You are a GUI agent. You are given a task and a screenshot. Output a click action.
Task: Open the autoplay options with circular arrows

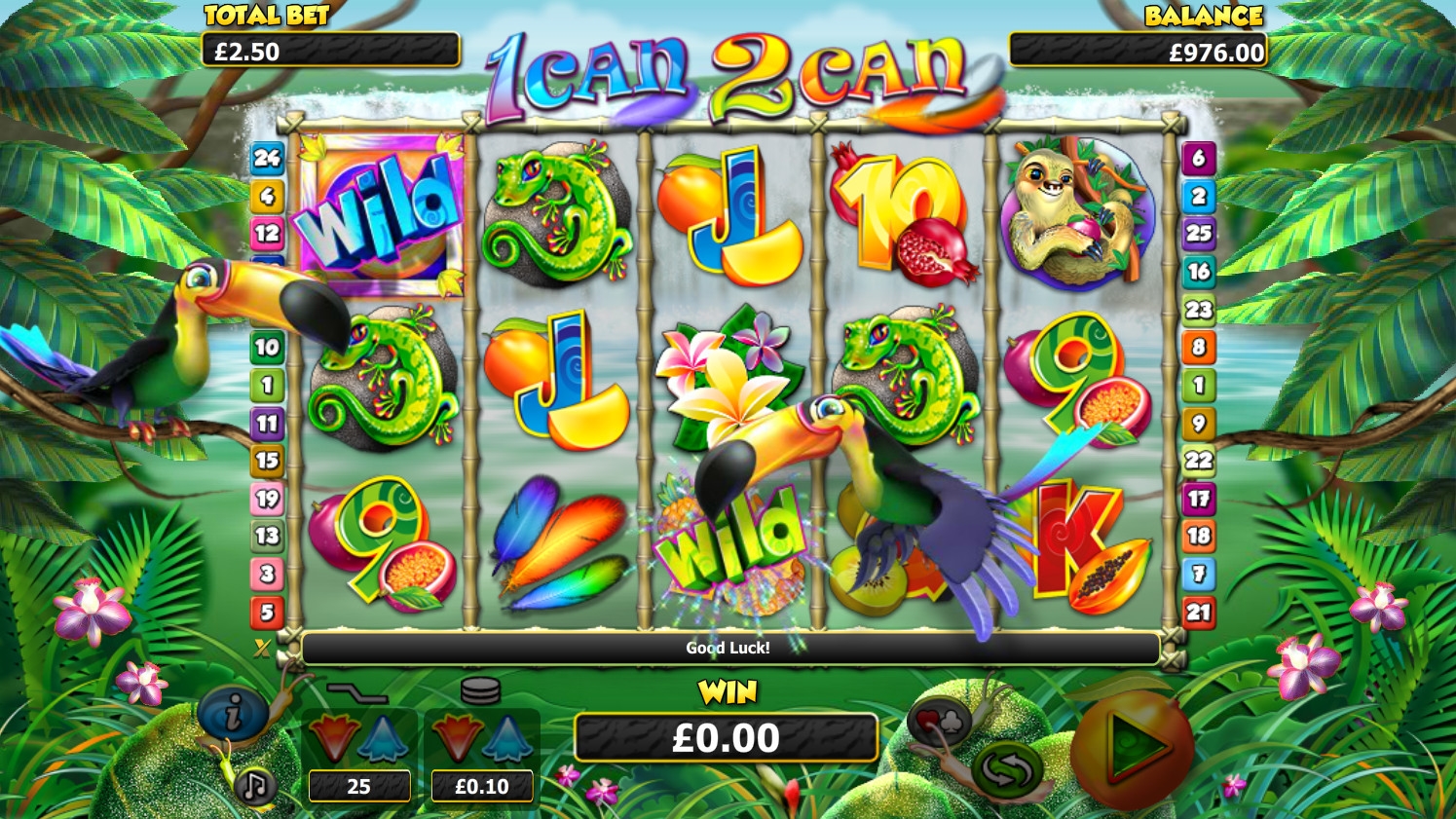tap(1006, 767)
